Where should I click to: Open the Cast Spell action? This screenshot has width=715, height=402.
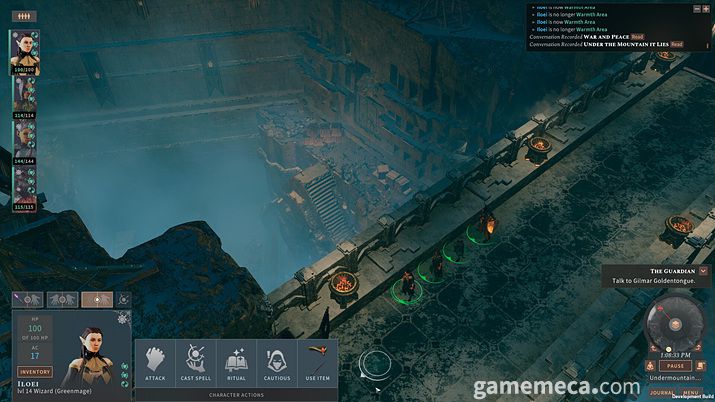[x=196, y=363]
